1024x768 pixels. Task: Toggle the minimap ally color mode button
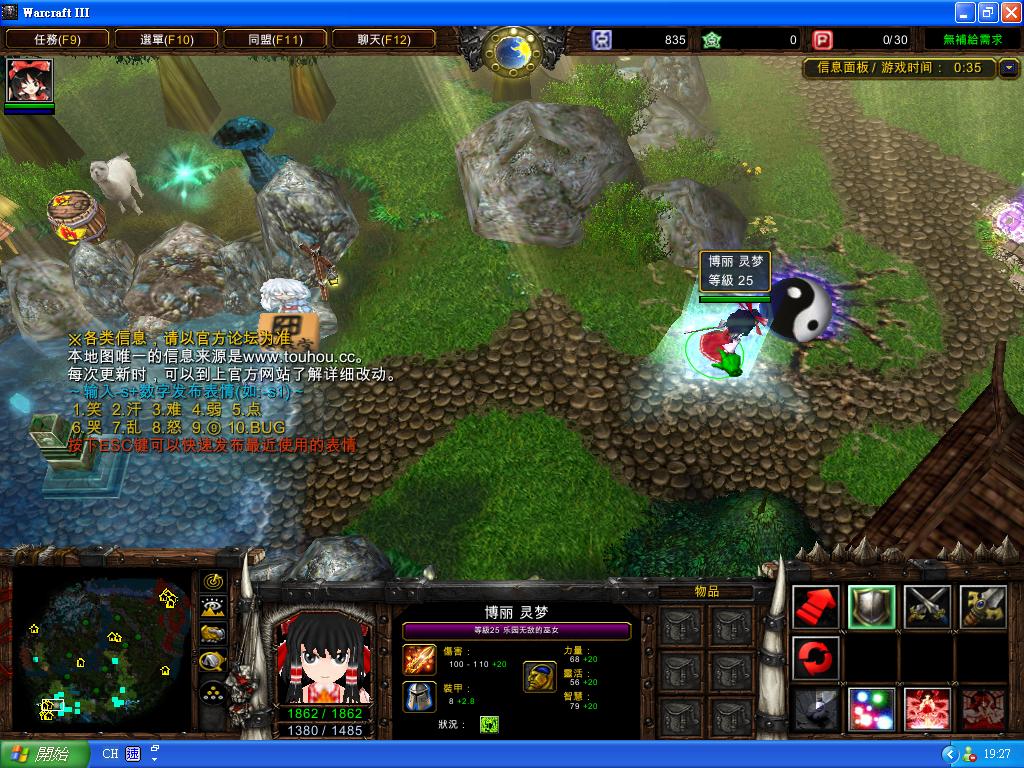pos(212,633)
